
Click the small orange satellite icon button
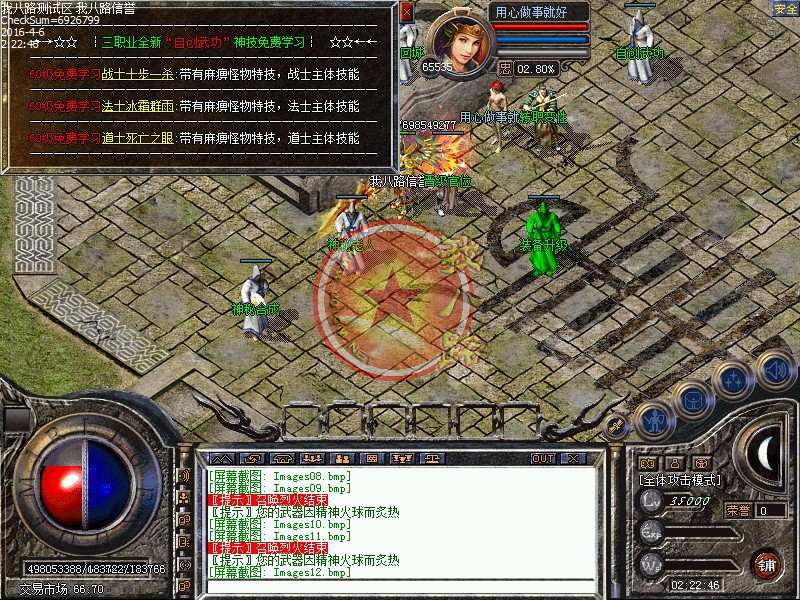[616, 425]
